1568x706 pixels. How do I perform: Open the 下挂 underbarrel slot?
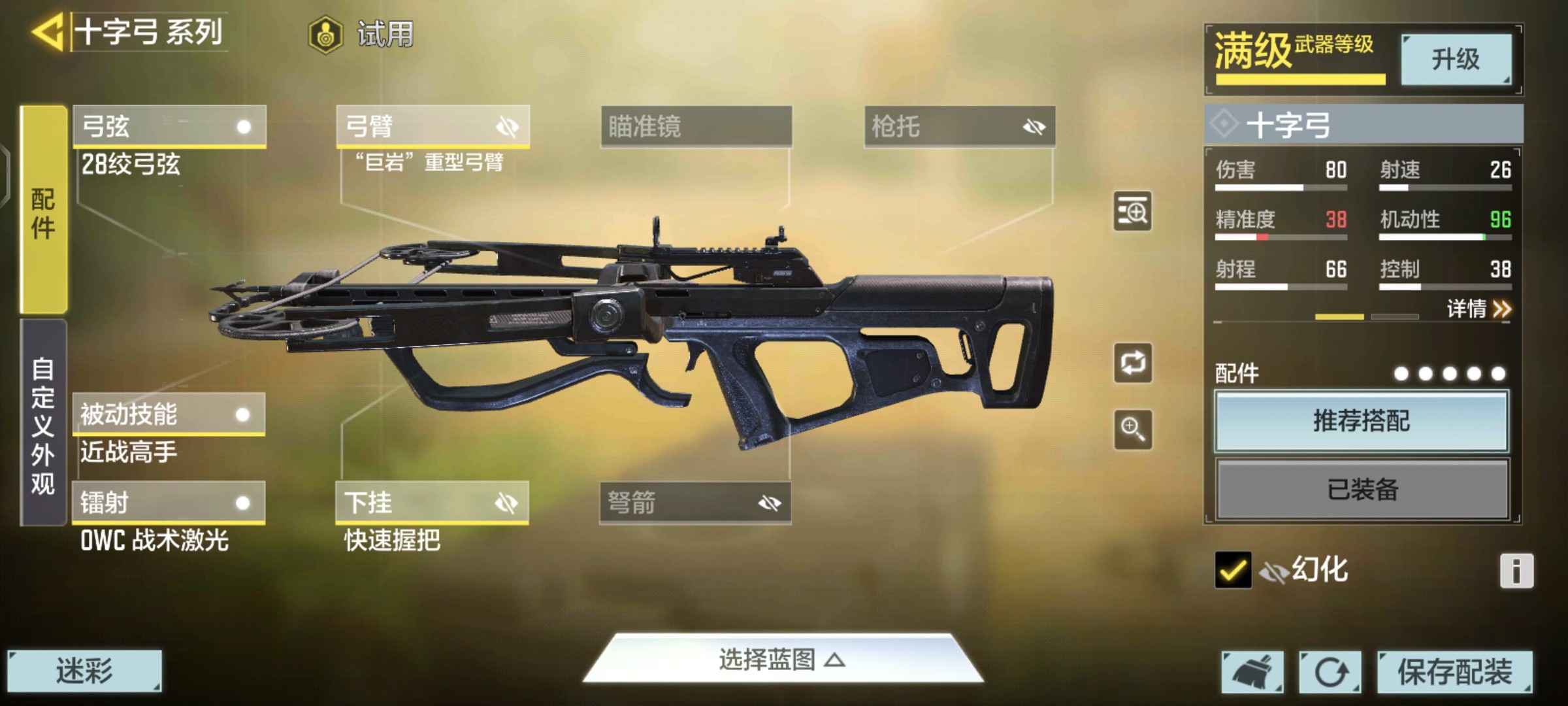coord(432,503)
